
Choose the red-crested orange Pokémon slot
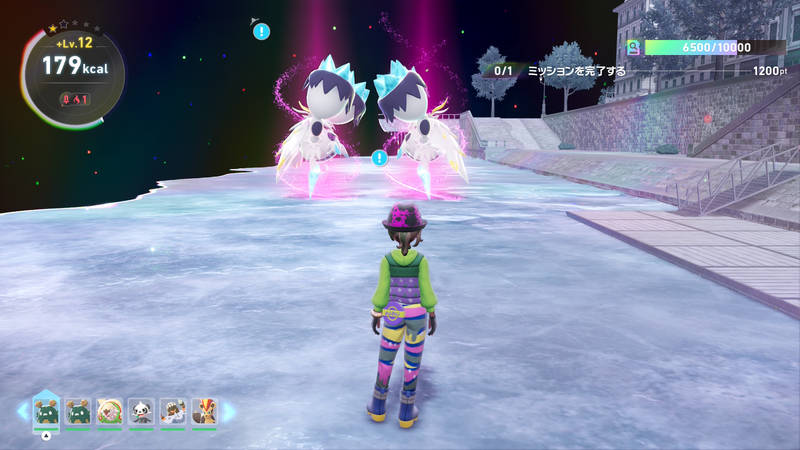click(204, 411)
